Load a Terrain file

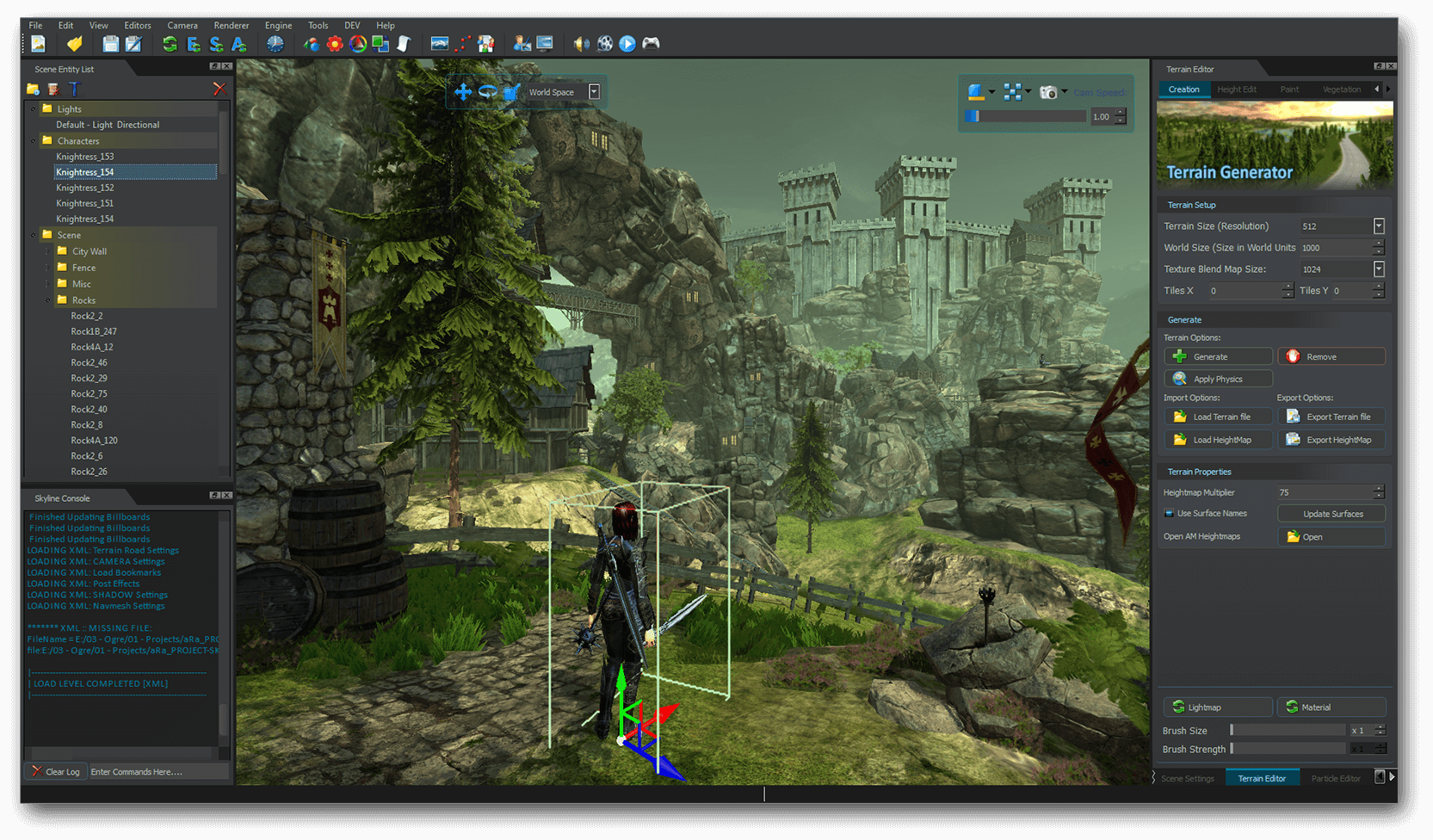[1218, 417]
